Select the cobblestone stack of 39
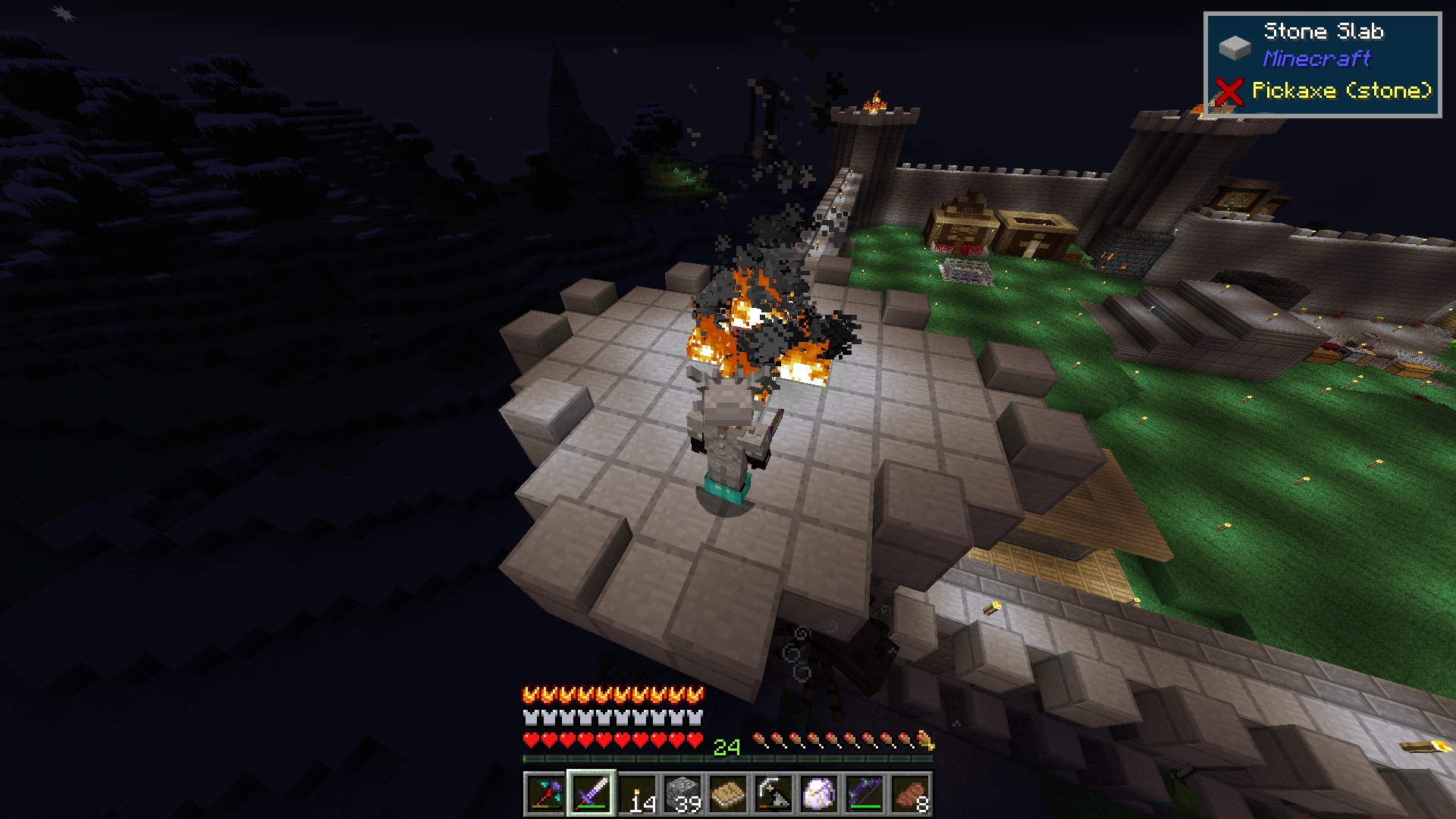1456x819 pixels. click(x=683, y=794)
